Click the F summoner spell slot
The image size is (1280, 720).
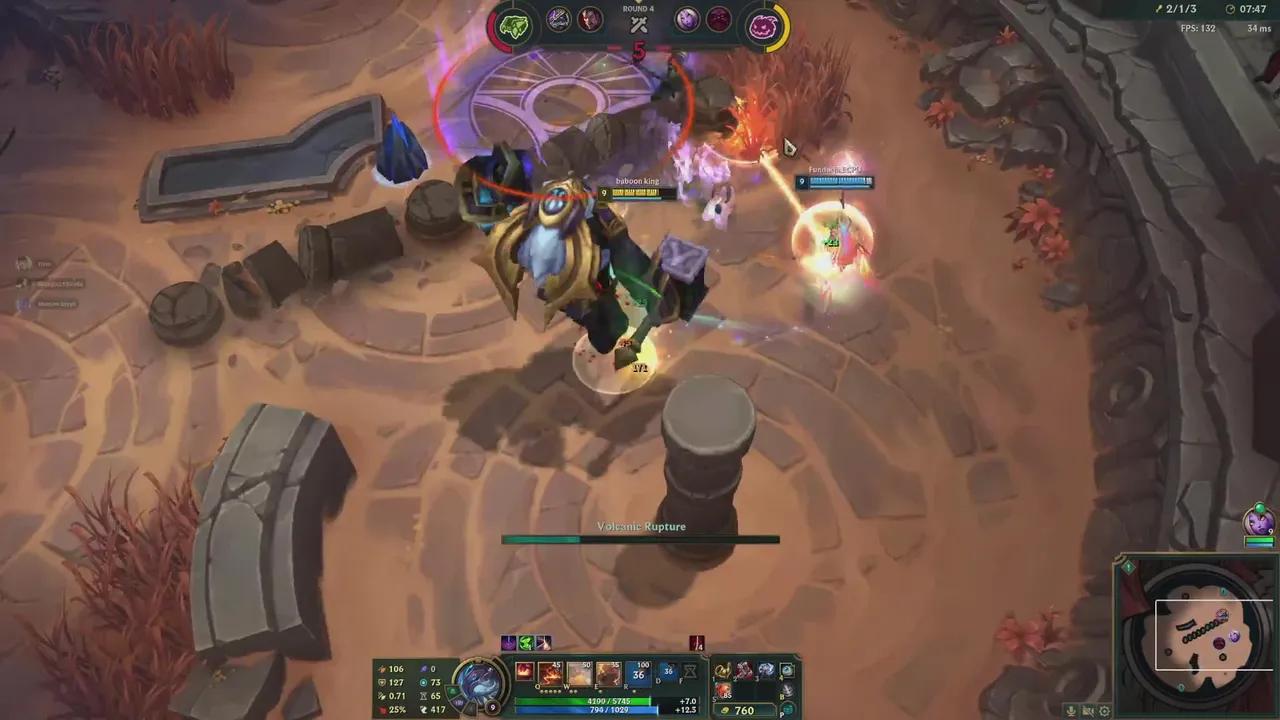coord(689,672)
